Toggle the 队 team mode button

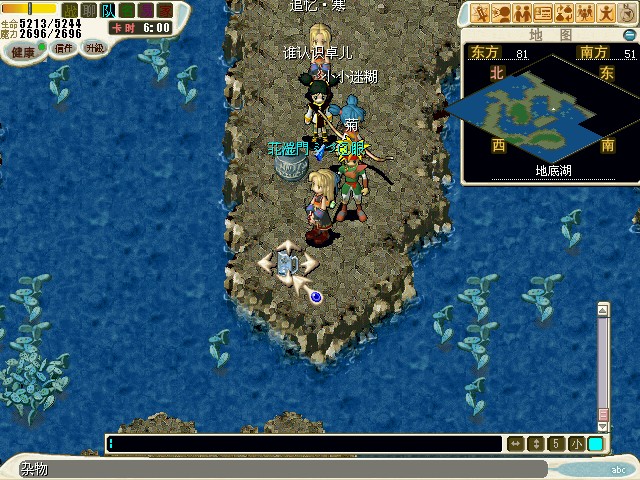[107, 10]
